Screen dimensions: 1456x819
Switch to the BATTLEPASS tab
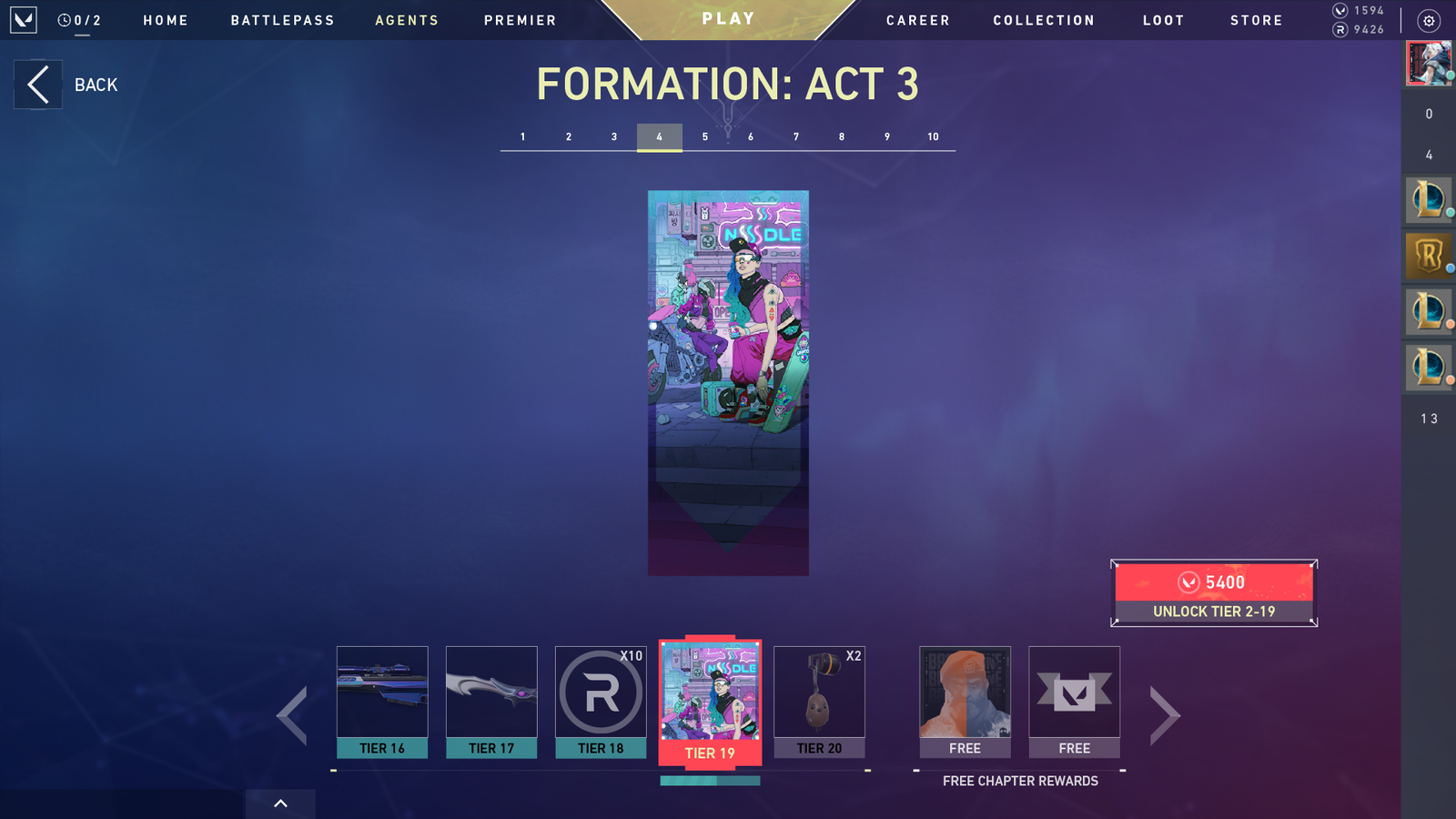pyautogui.click(x=282, y=19)
